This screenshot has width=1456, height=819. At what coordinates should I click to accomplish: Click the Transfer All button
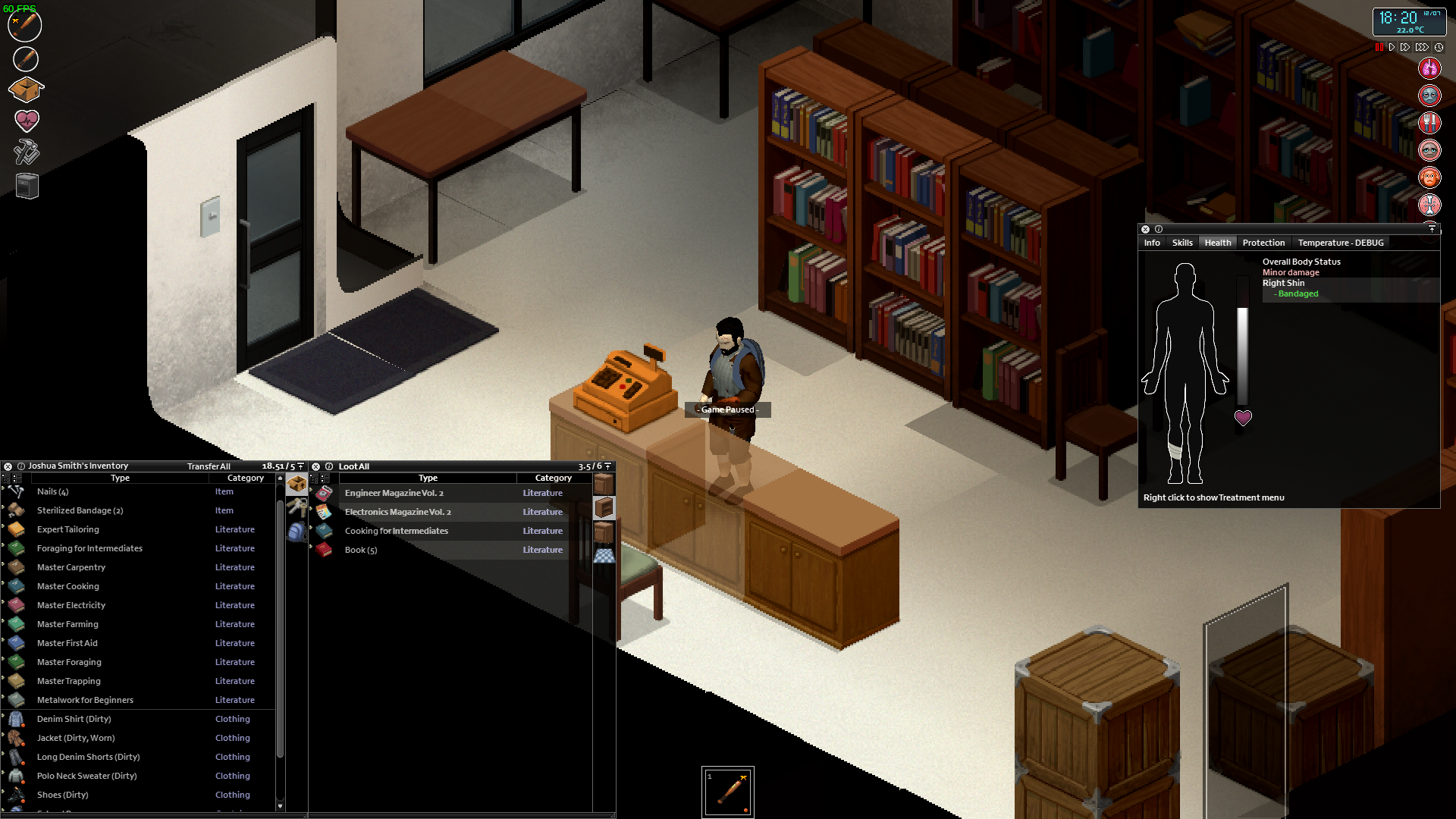[209, 466]
